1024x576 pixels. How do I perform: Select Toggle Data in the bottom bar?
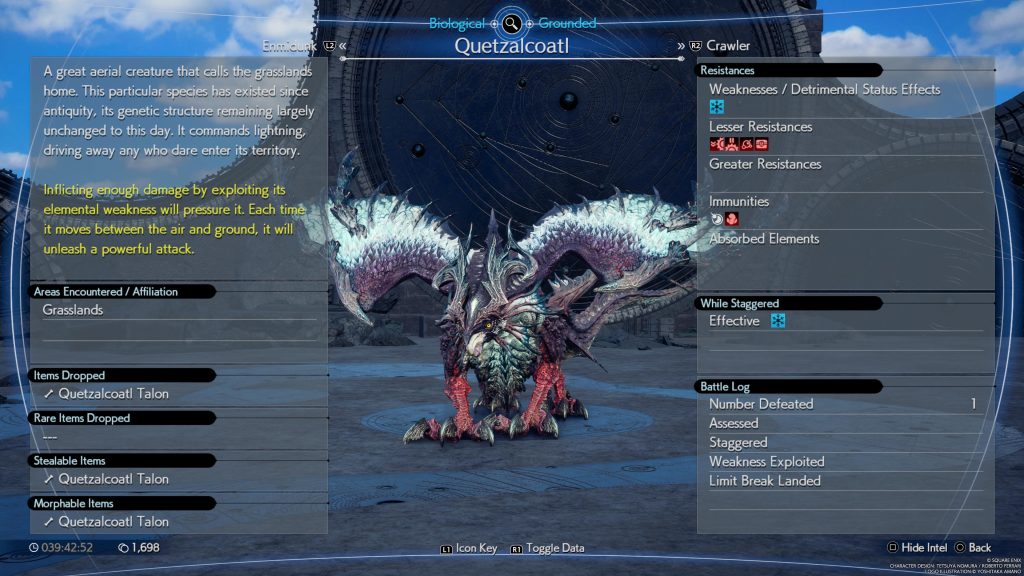pos(547,548)
